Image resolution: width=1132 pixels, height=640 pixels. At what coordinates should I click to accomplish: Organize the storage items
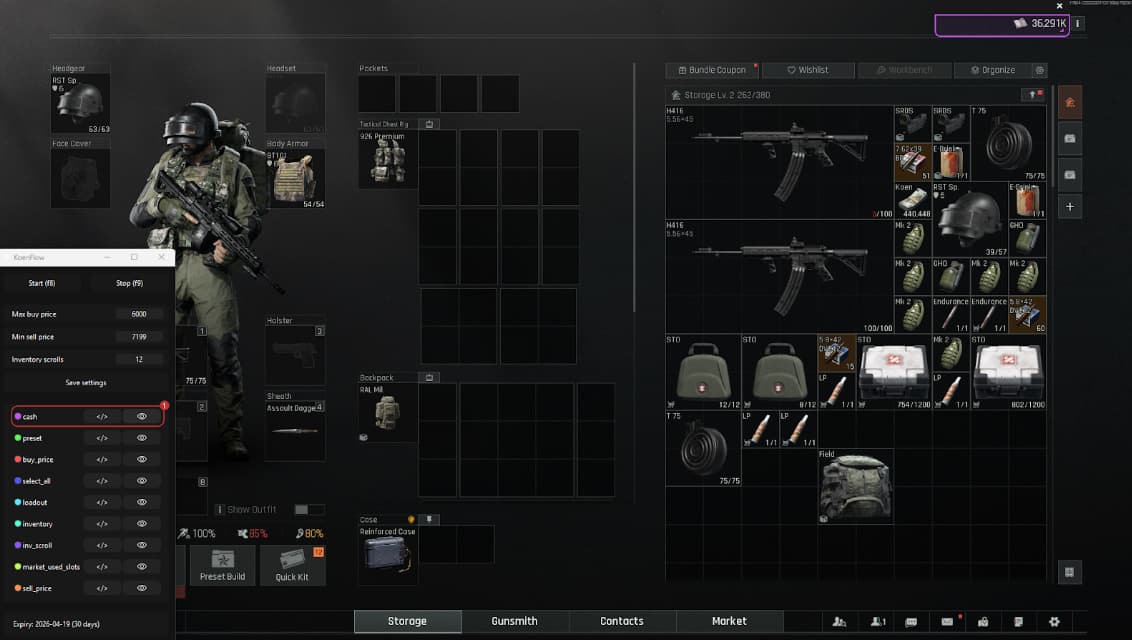(992, 70)
